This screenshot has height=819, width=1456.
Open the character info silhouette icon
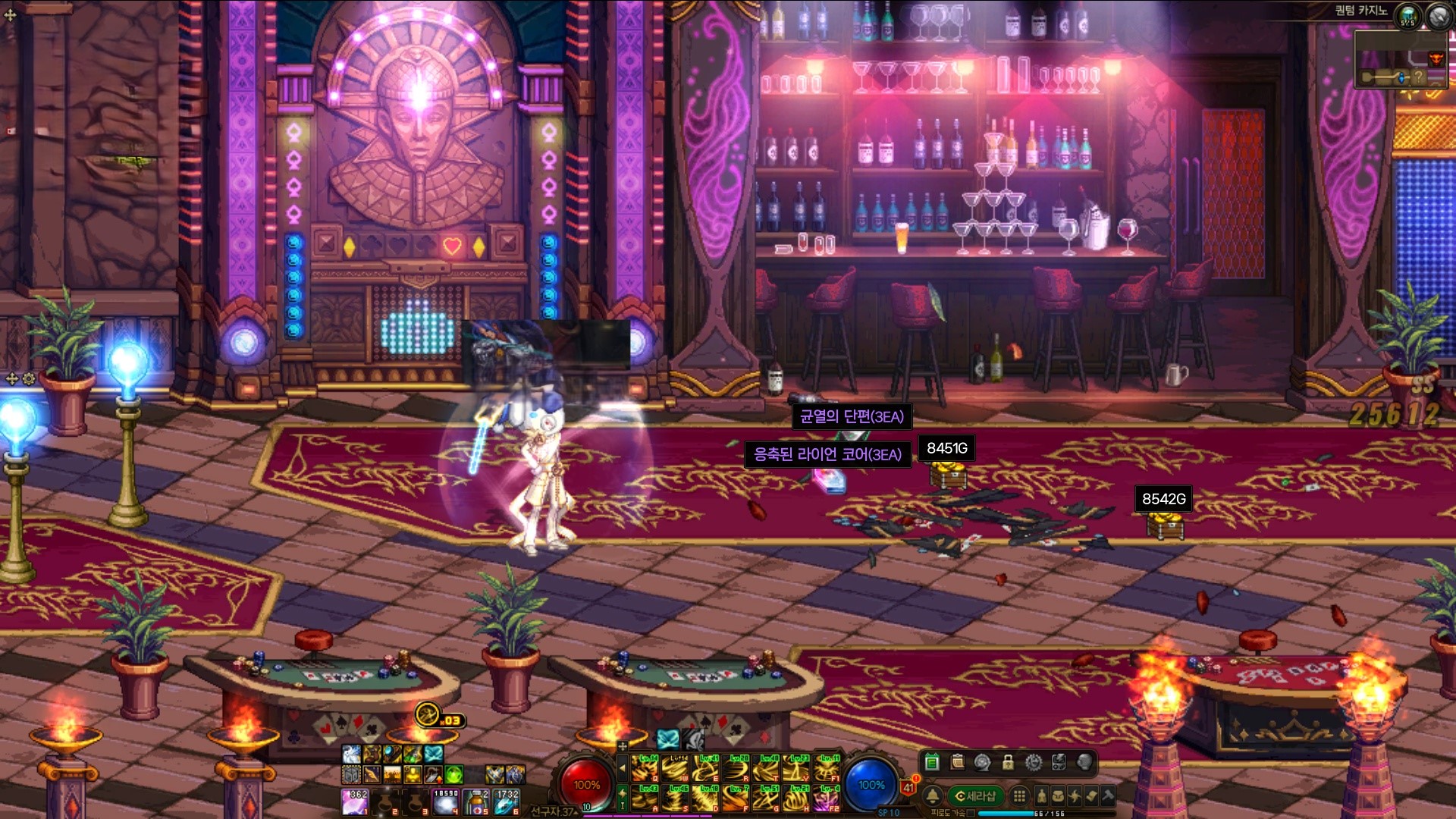tap(1041, 795)
